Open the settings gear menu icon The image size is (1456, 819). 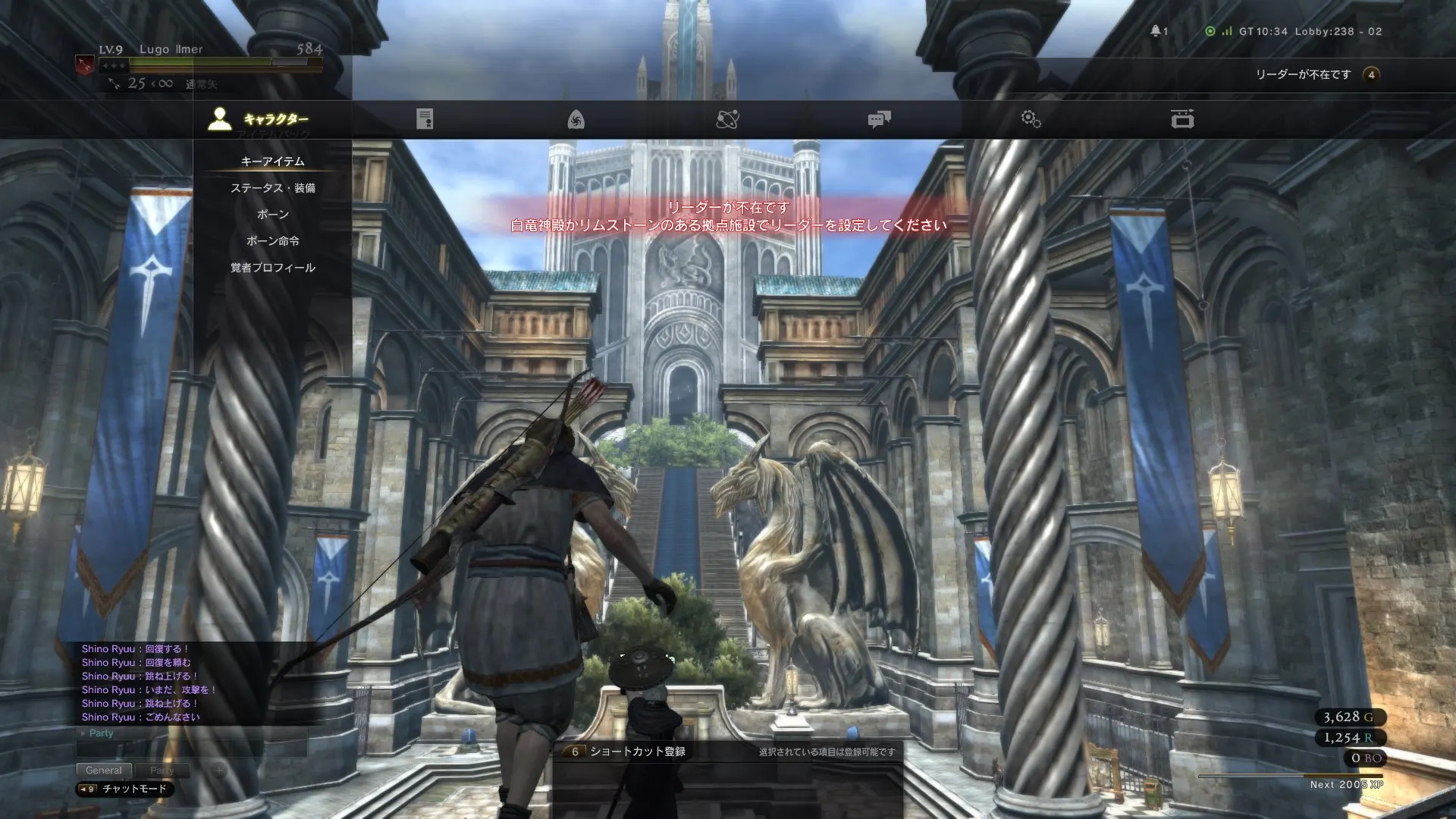pyautogui.click(x=1031, y=118)
